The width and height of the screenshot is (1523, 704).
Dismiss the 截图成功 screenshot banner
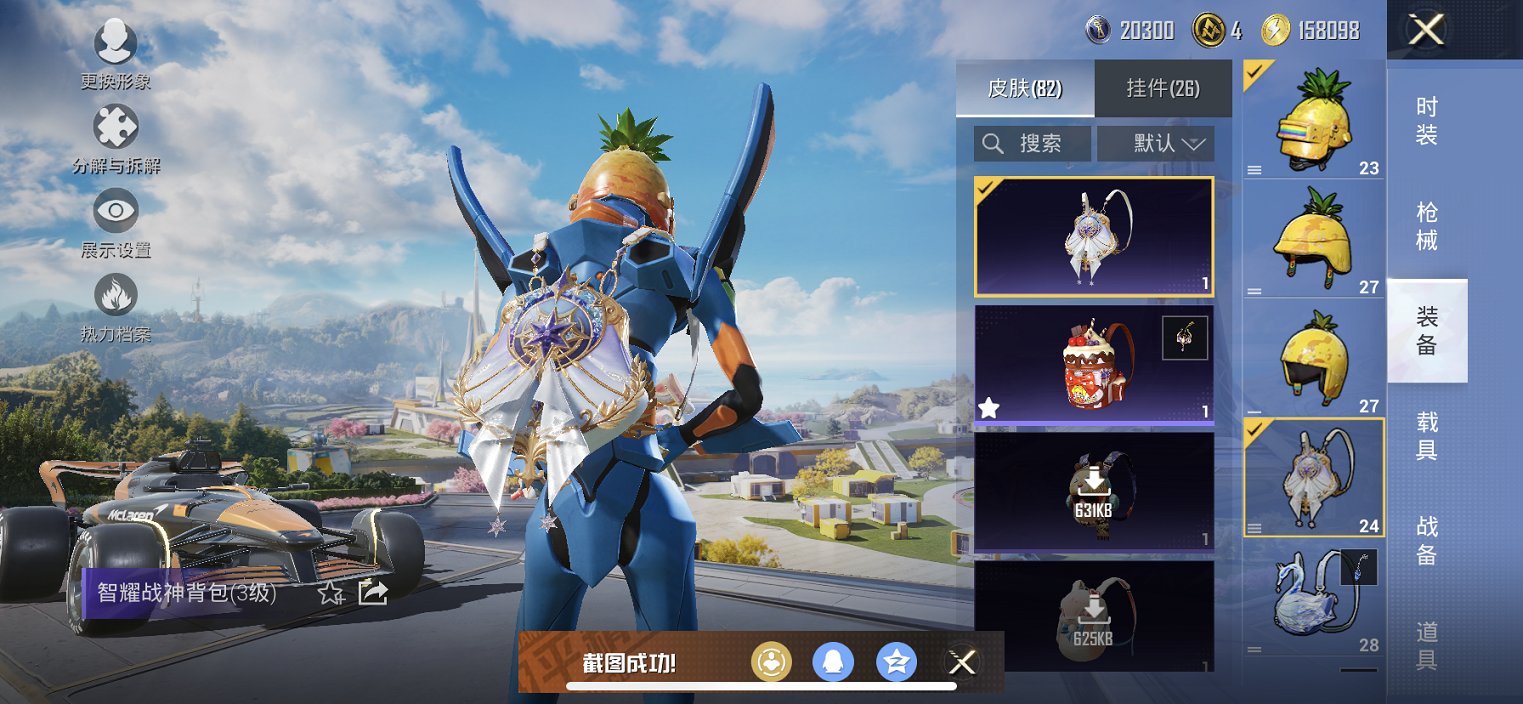point(962,661)
